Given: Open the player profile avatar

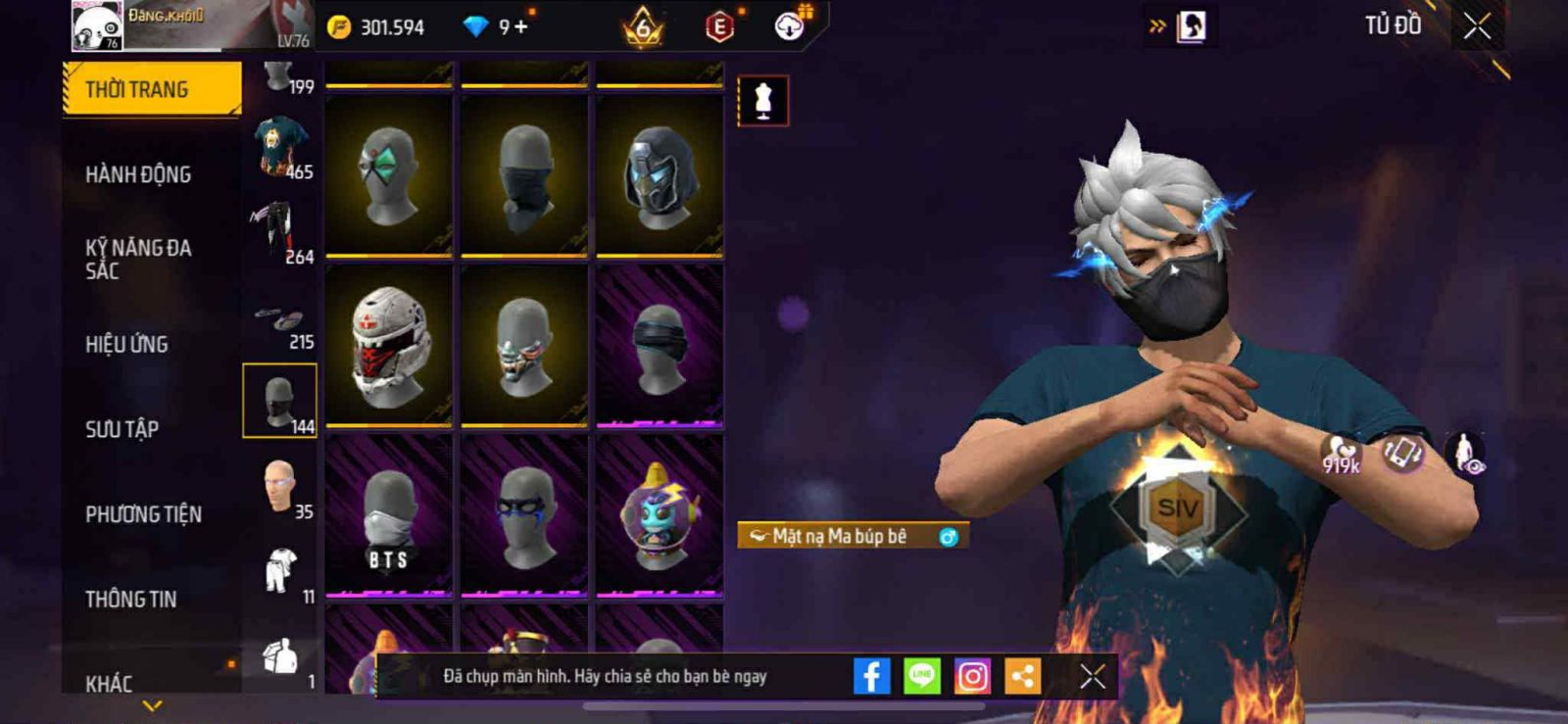Looking at the screenshot, I should pos(97,25).
